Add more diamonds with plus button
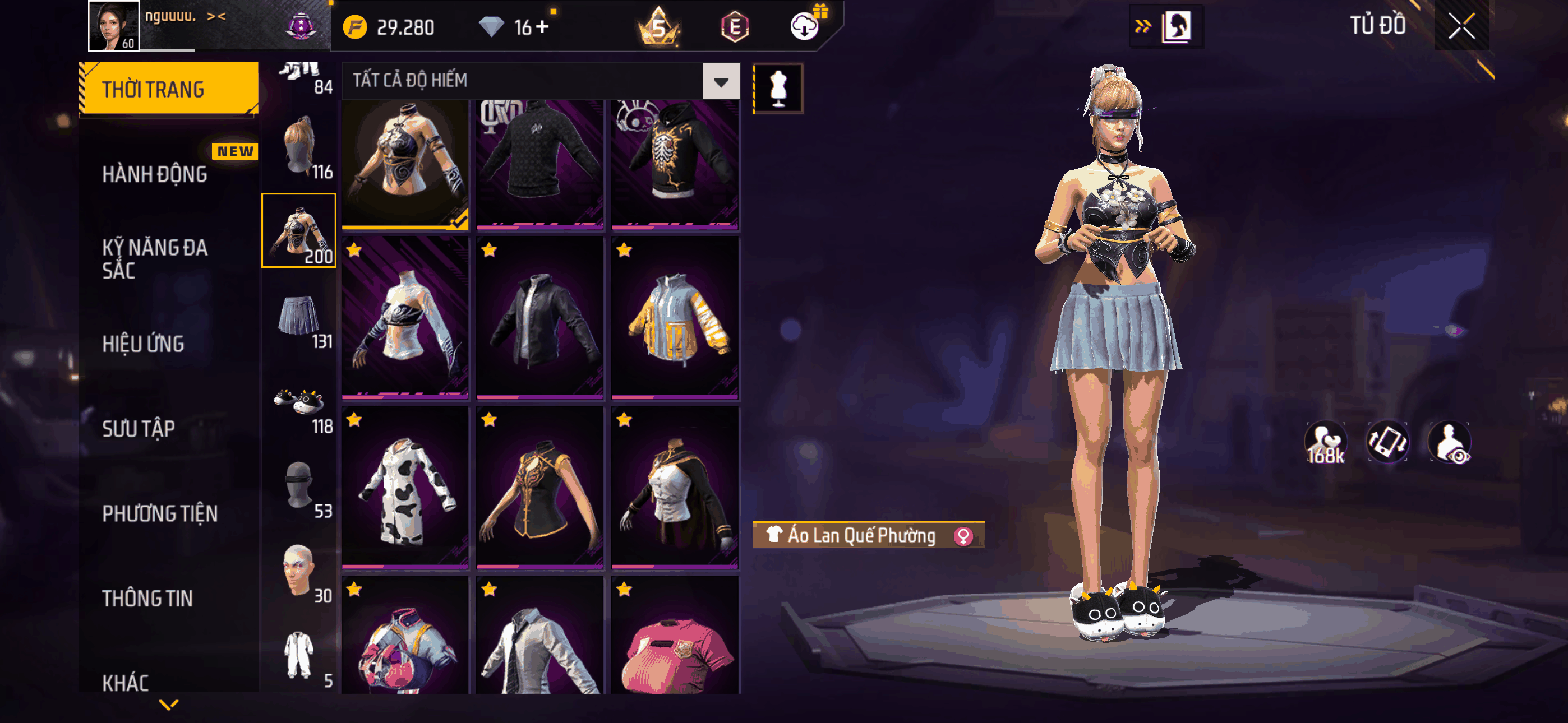 pos(542,27)
